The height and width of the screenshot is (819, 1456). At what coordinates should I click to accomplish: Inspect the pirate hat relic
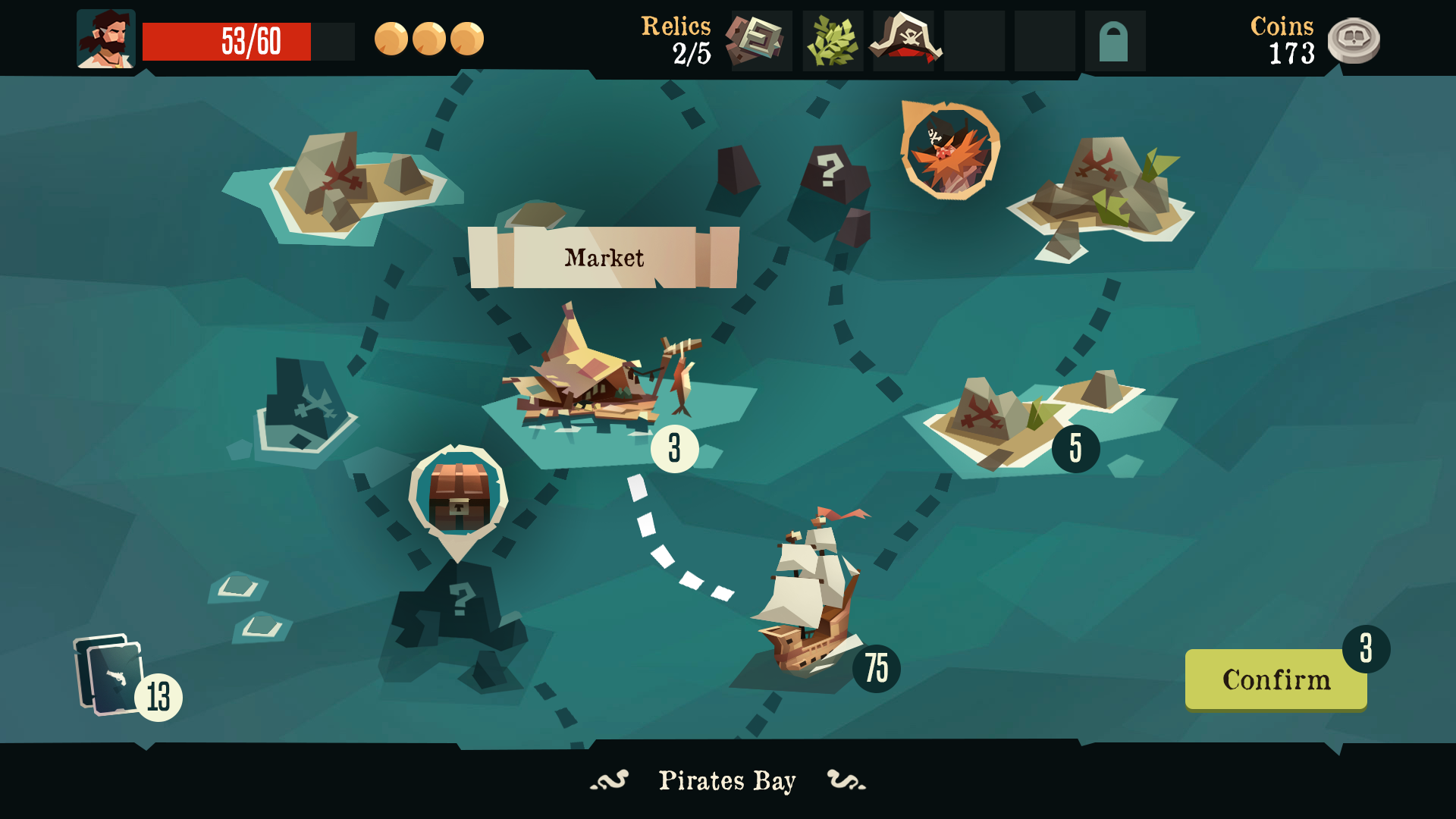[904, 40]
